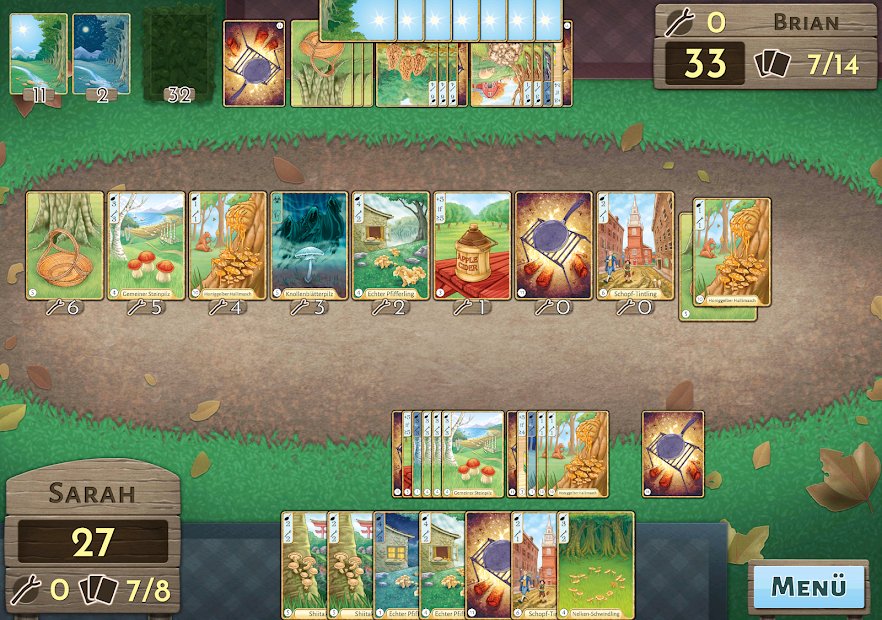Click the daytime forest deck showing 11
This screenshot has height=620, width=882.
[x=38, y=55]
